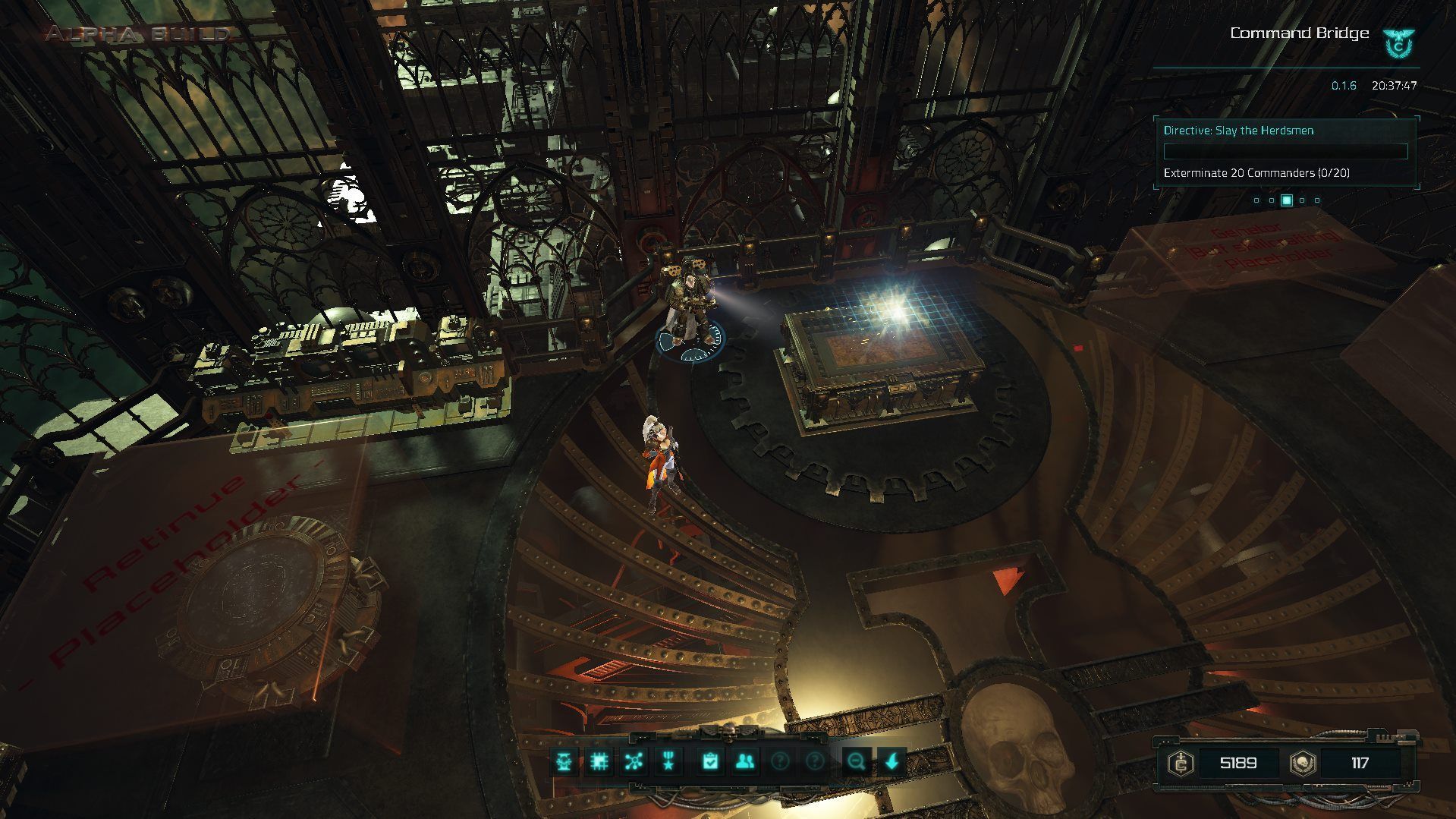Open the skill grid panel icon
This screenshot has height=819, width=1456.
pos(600,761)
